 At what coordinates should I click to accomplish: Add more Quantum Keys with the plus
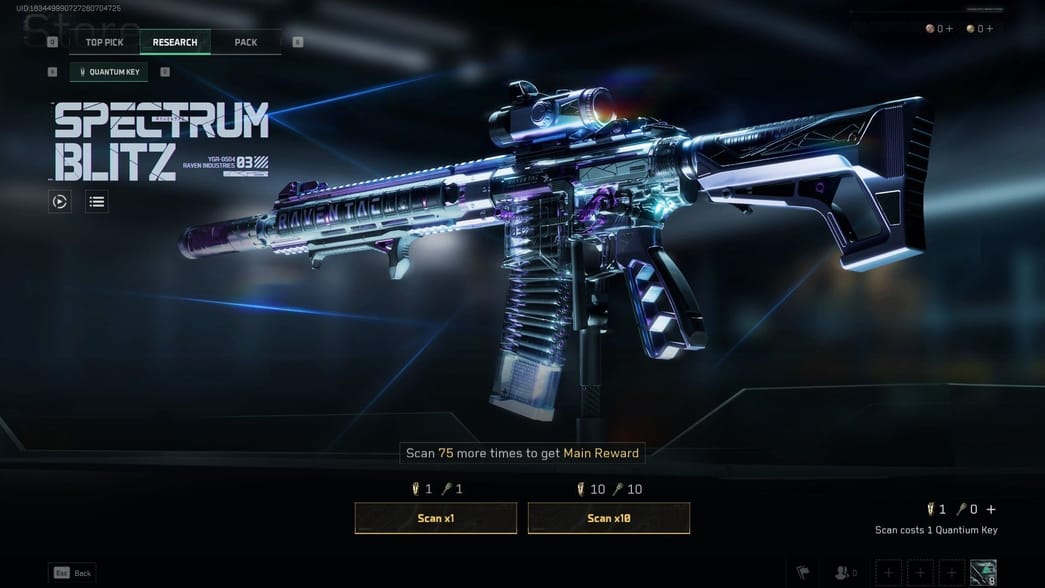(x=991, y=510)
